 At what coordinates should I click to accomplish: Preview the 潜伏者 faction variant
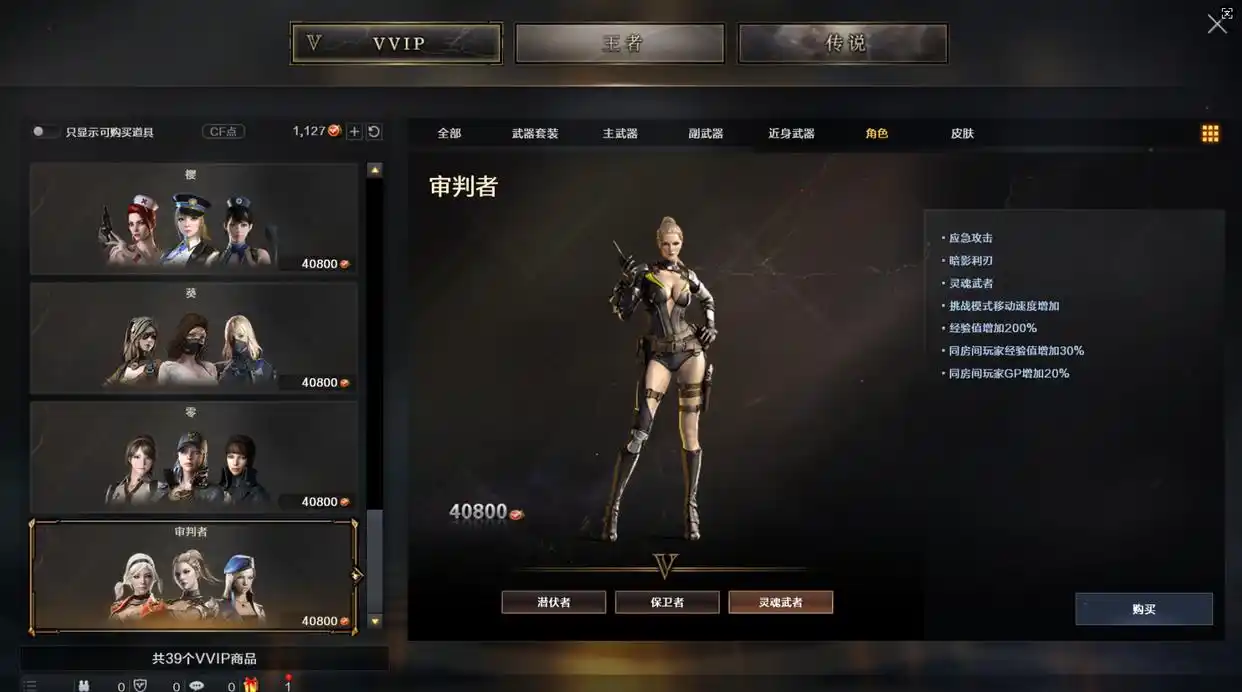click(554, 602)
